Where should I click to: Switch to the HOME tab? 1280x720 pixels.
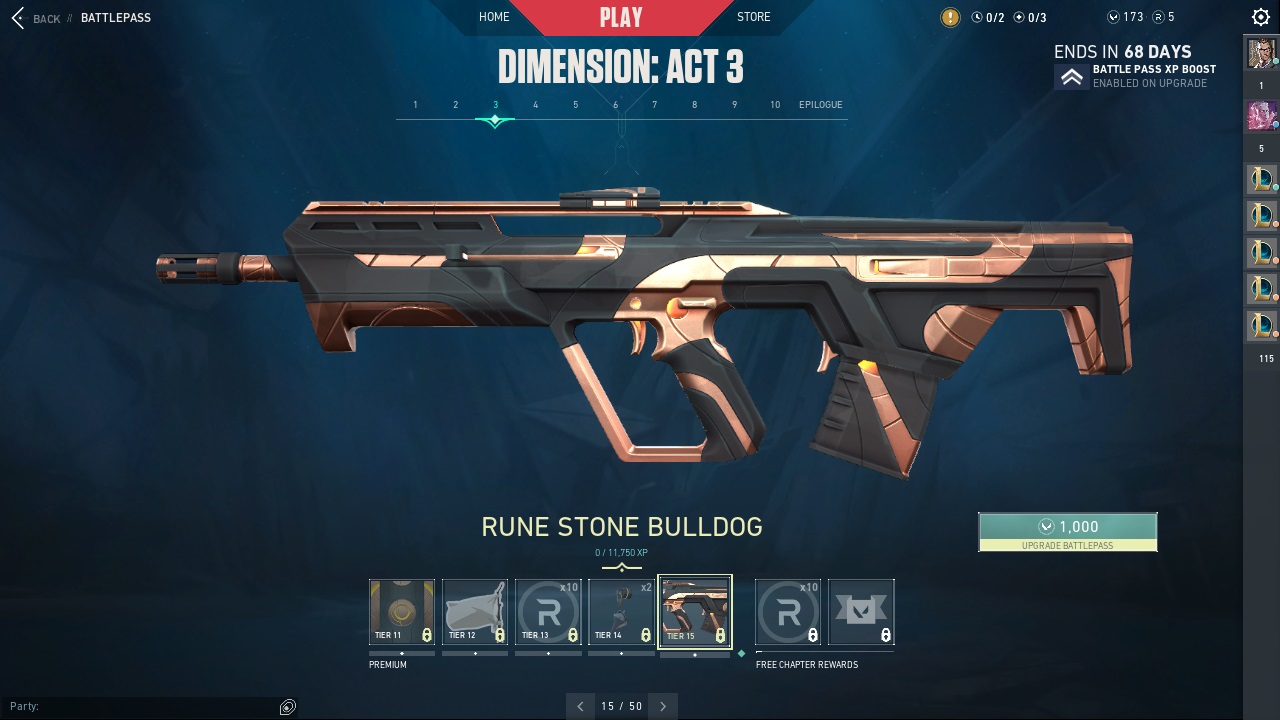pyautogui.click(x=494, y=16)
